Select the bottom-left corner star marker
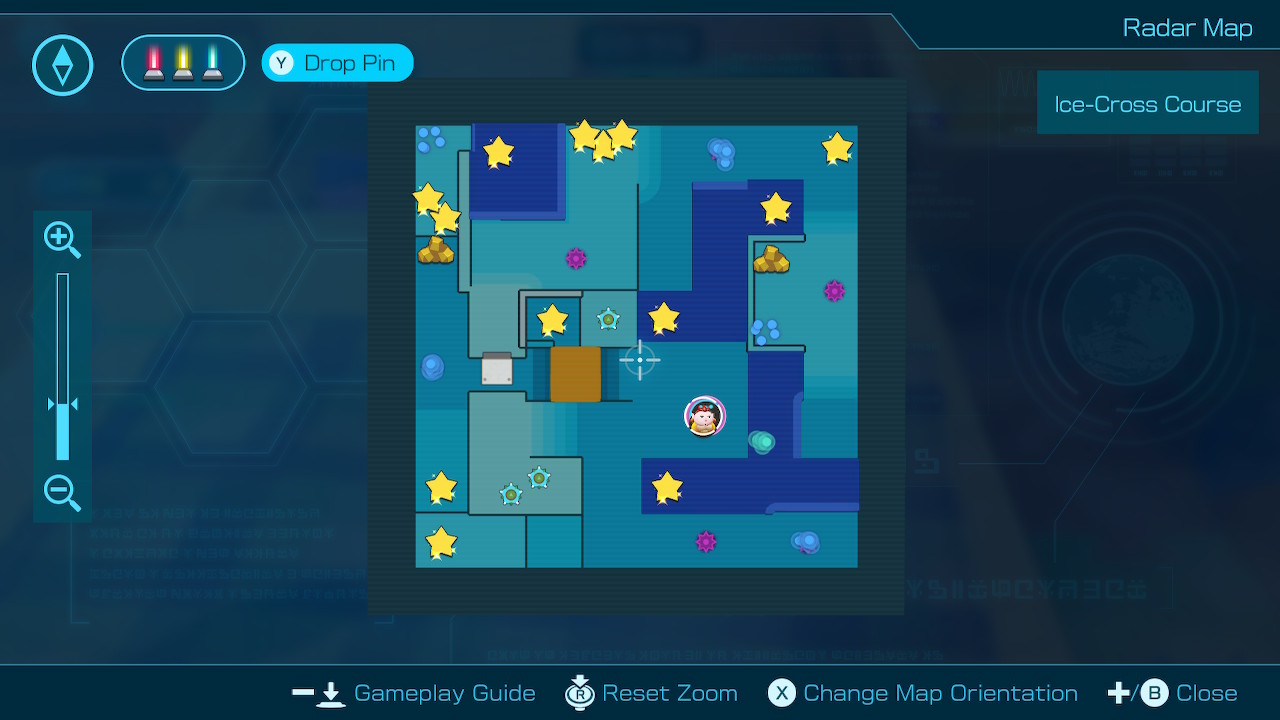Viewport: 1280px width, 720px height. (441, 542)
